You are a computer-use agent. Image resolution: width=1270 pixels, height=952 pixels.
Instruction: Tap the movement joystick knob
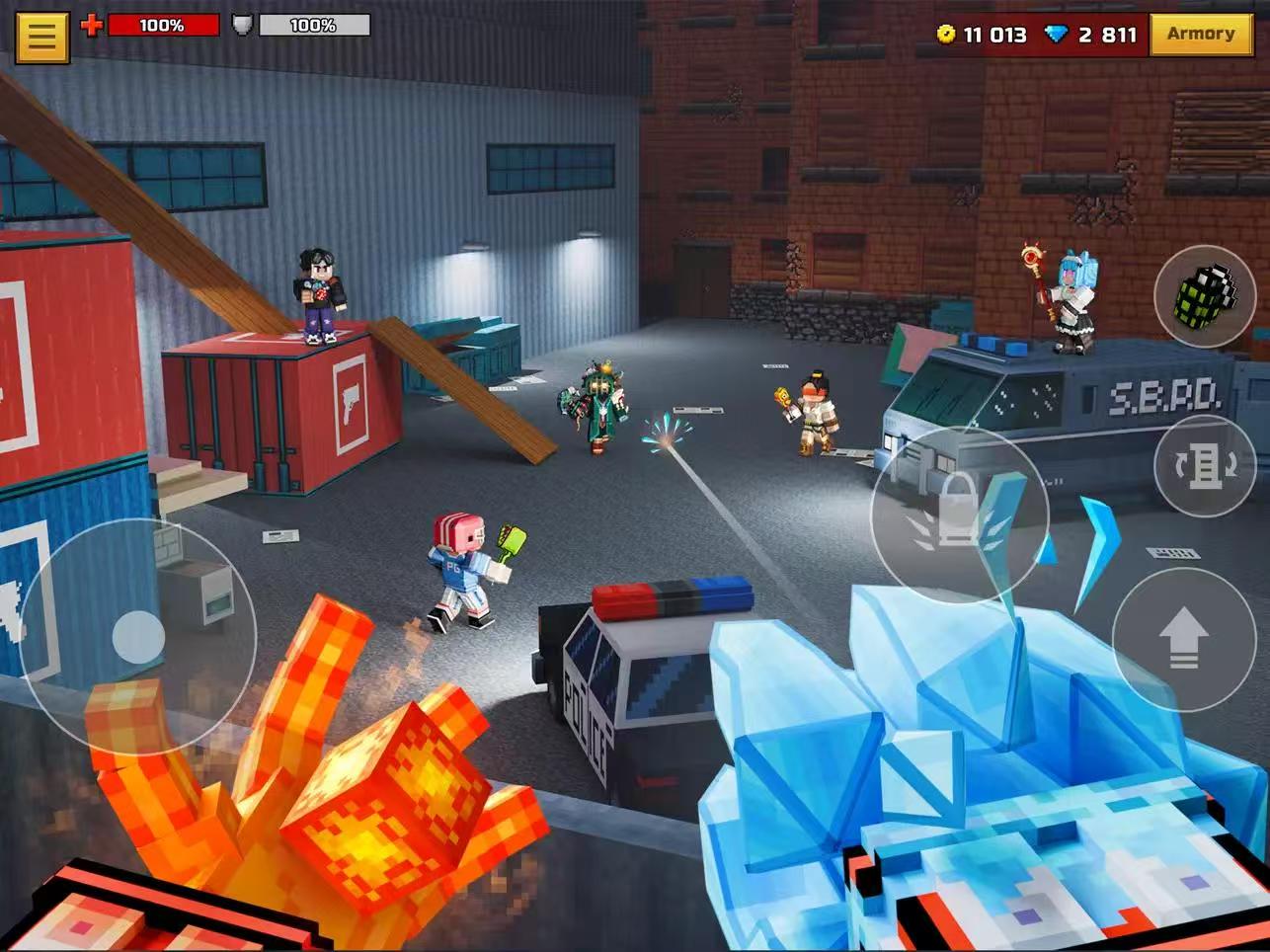point(138,637)
